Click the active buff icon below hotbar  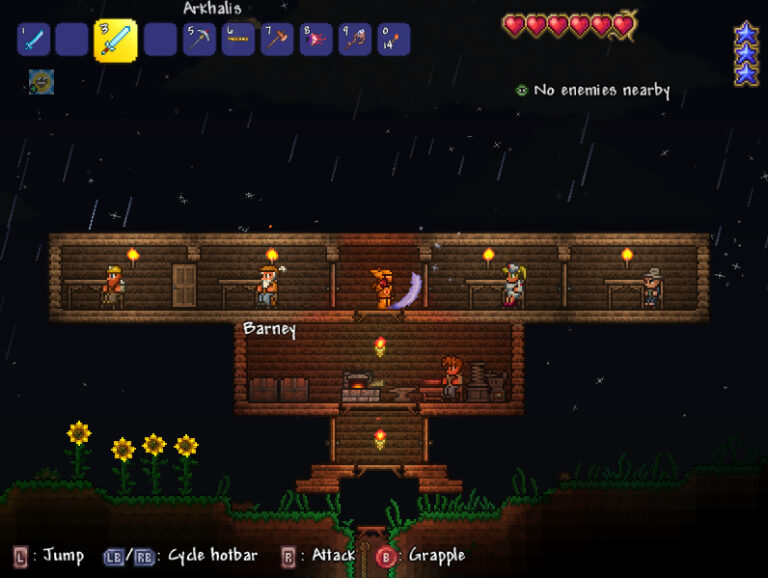tap(41, 82)
